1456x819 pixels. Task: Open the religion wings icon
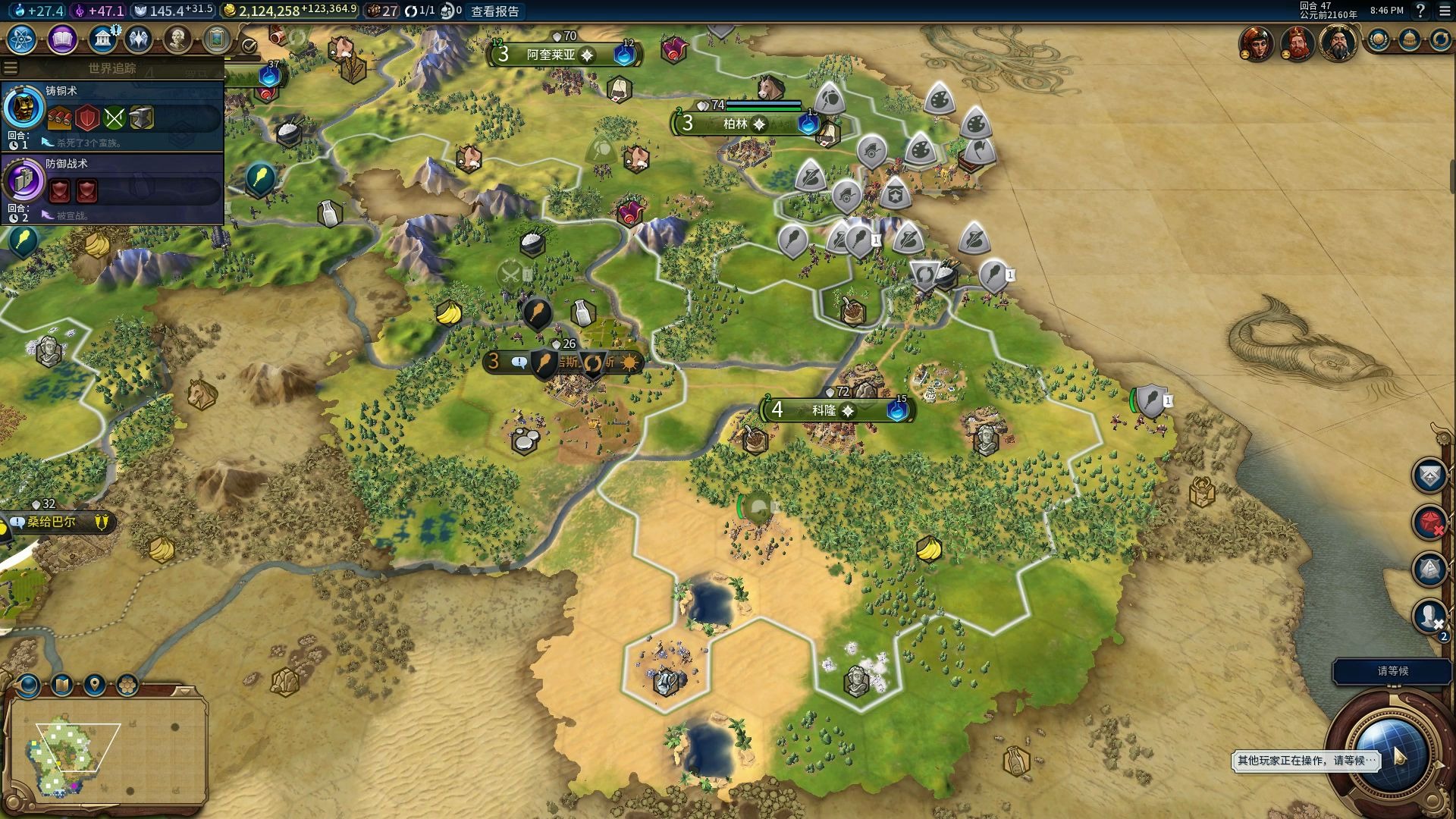[x=139, y=39]
